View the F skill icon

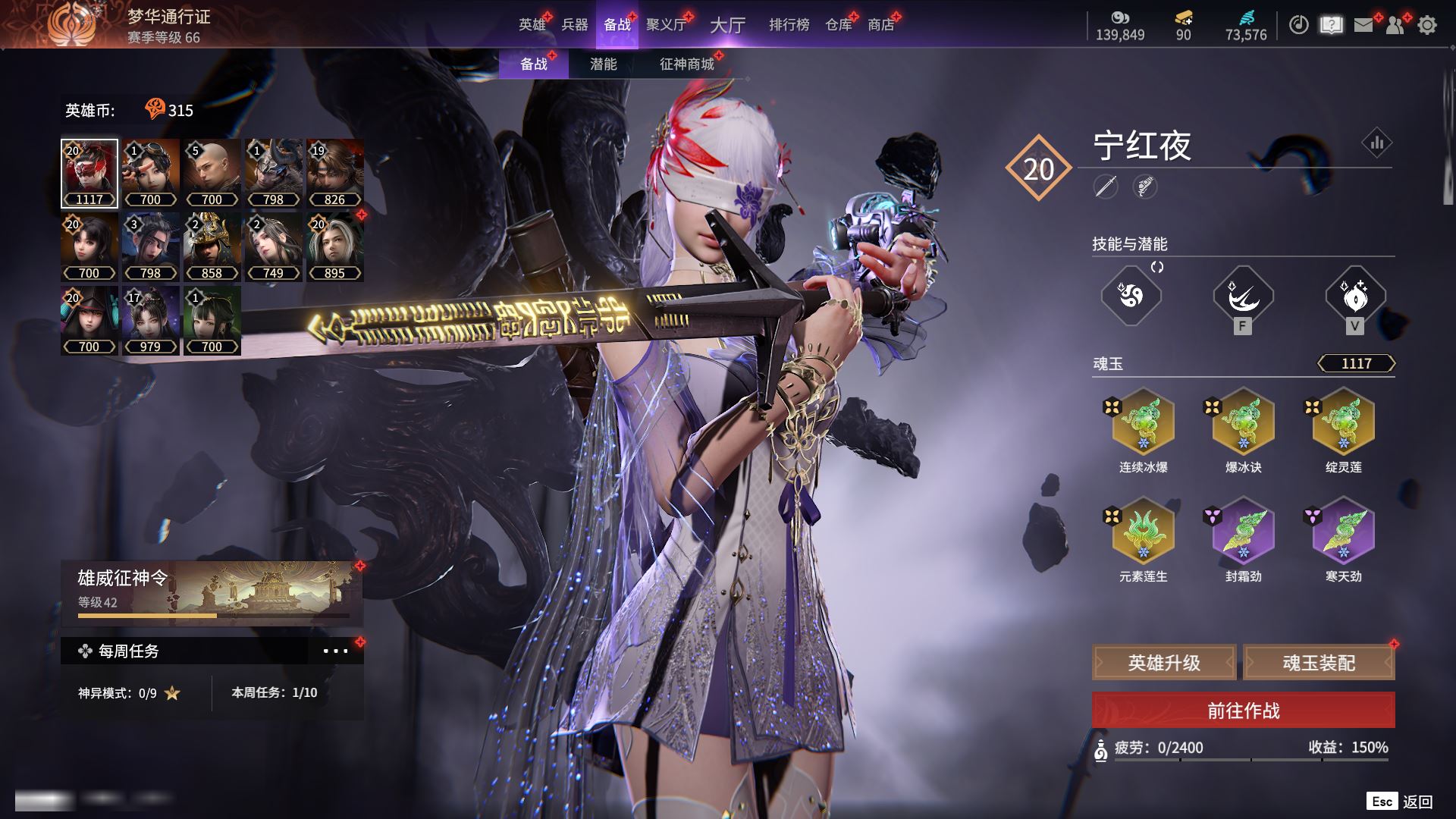(1243, 296)
